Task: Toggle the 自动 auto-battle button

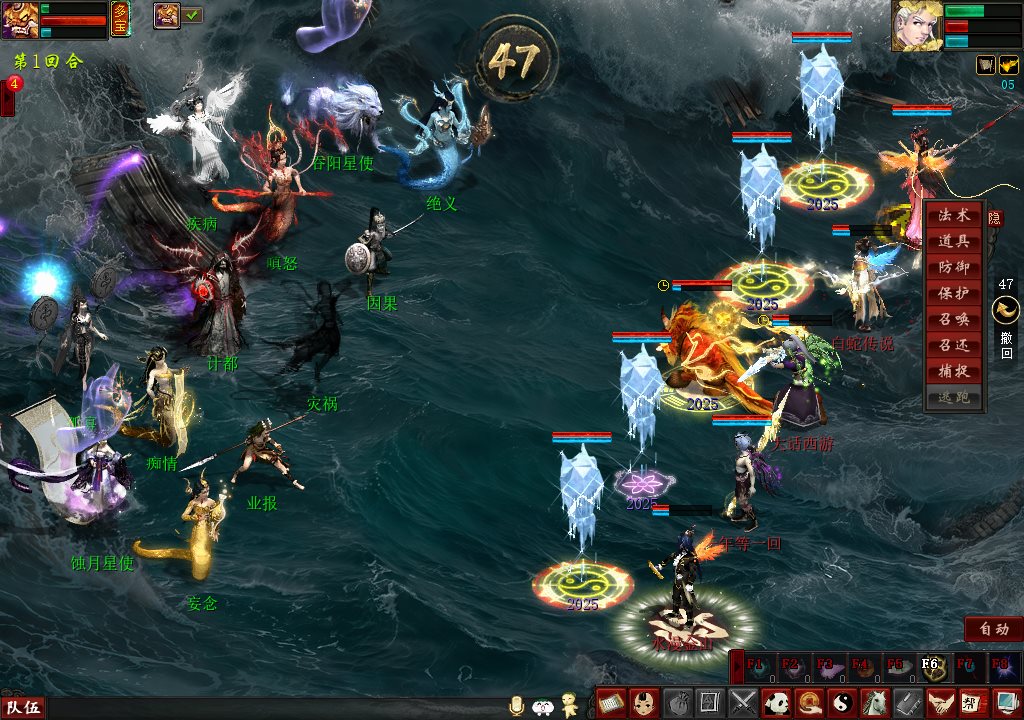Action: pos(993,629)
